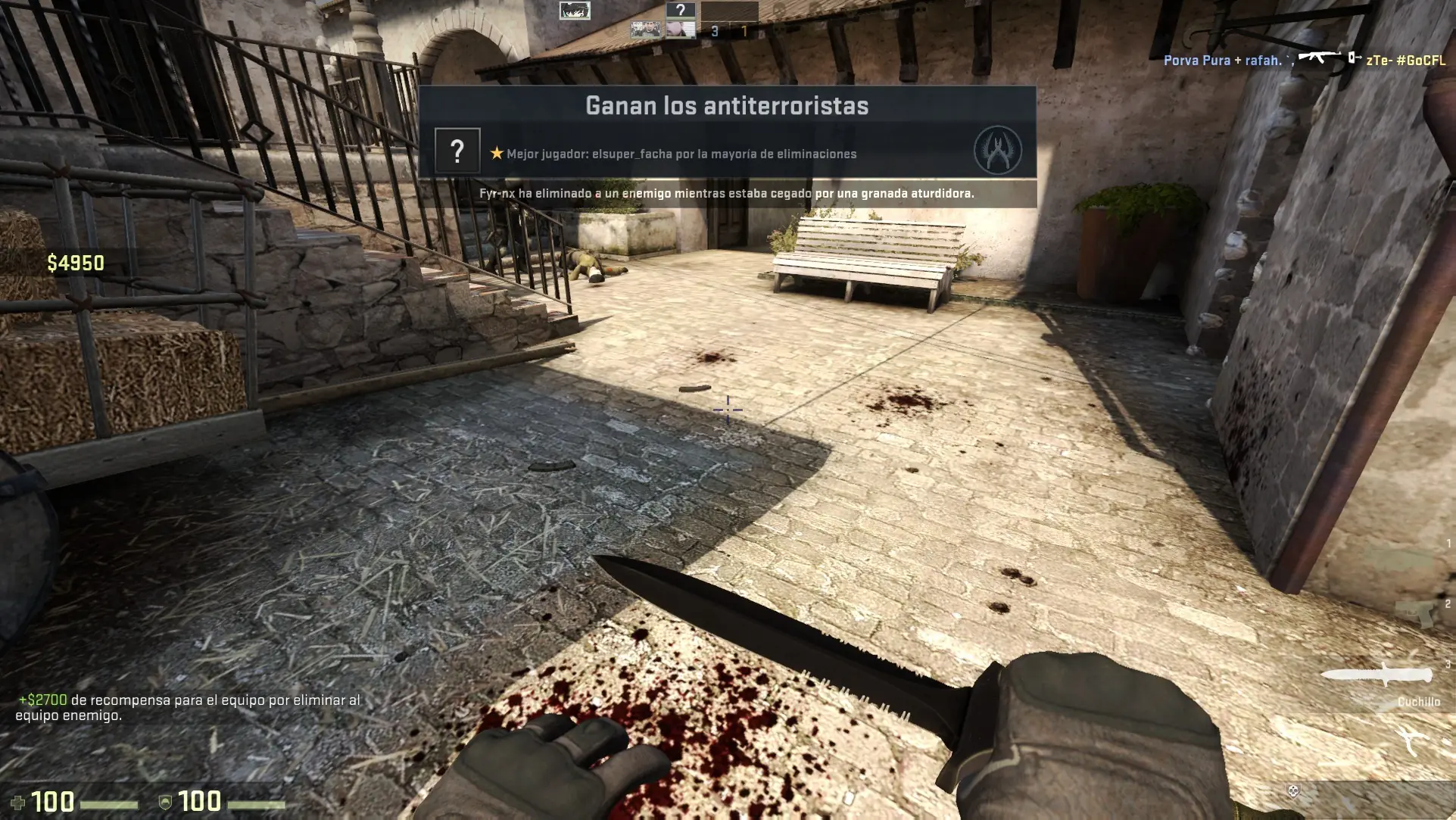Click the star icon next to Mejor jugador

pos(495,152)
